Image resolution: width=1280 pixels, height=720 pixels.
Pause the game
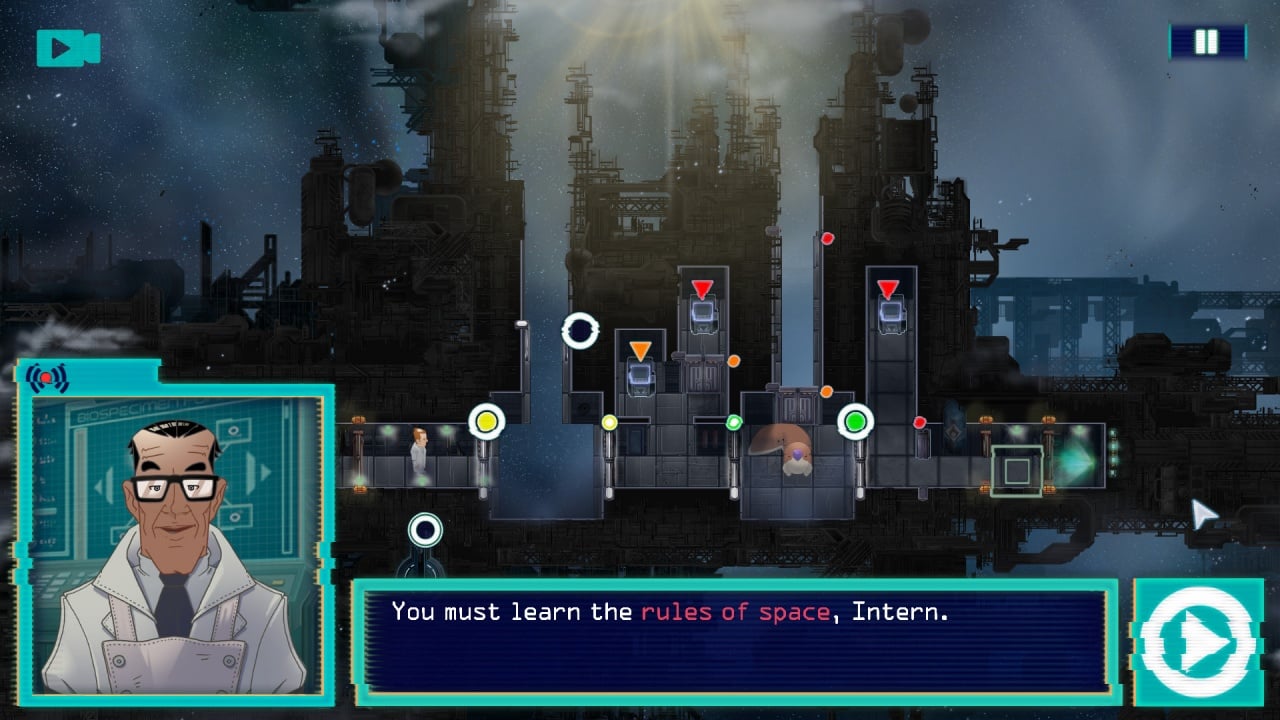tap(1207, 42)
